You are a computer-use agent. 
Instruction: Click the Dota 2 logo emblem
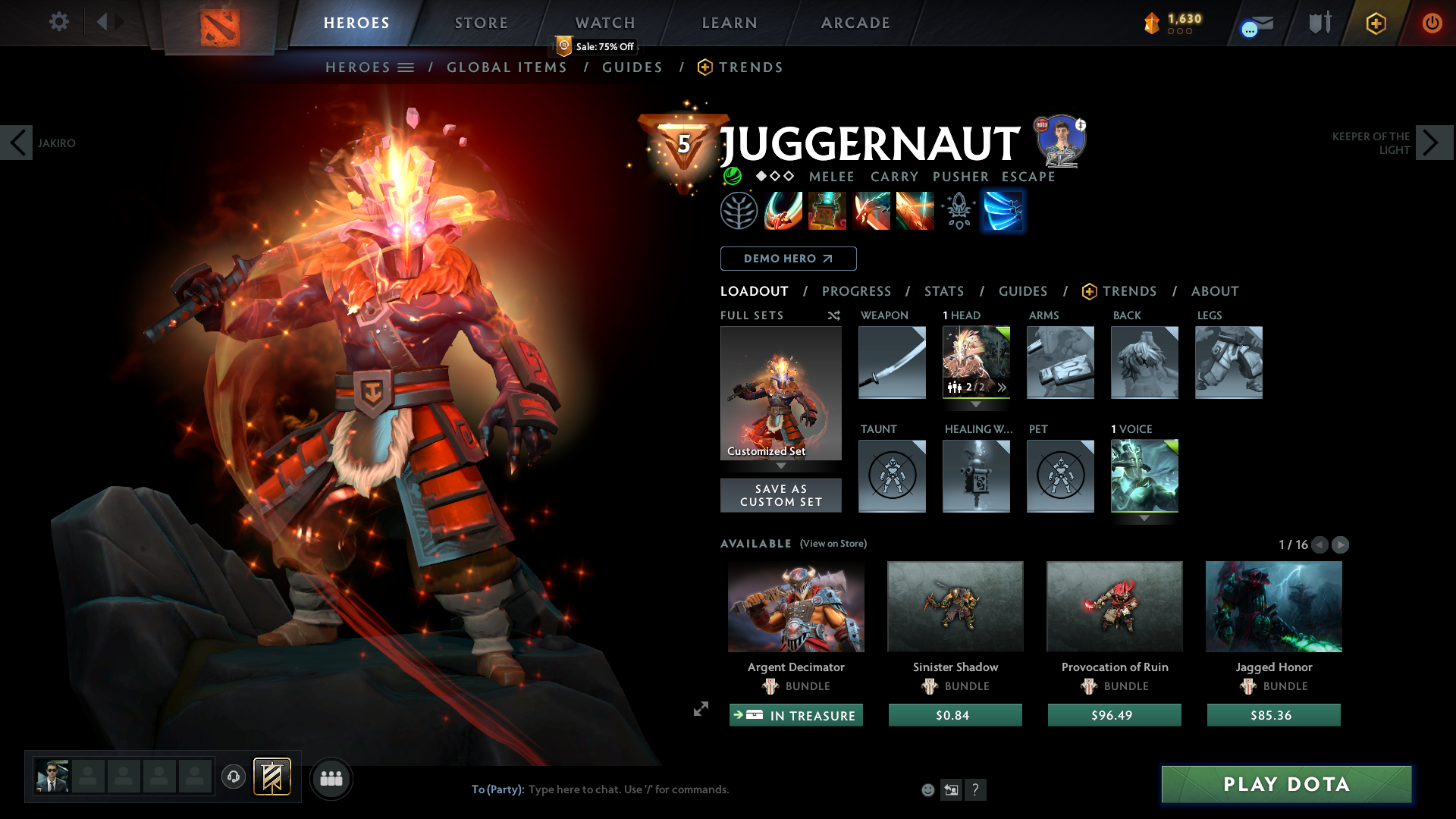pyautogui.click(x=218, y=29)
